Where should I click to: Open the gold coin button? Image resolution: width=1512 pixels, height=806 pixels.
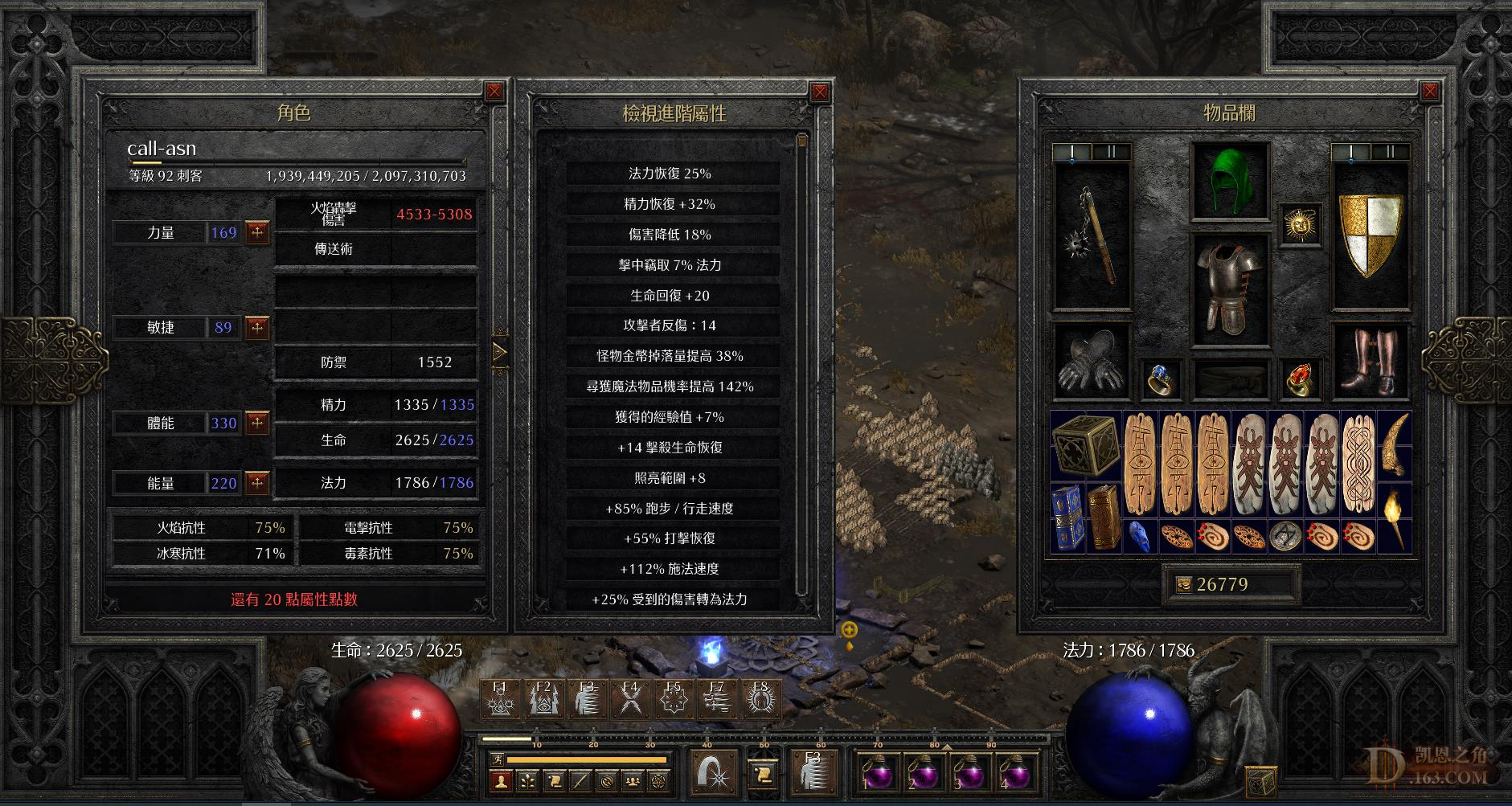point(1183,585)
